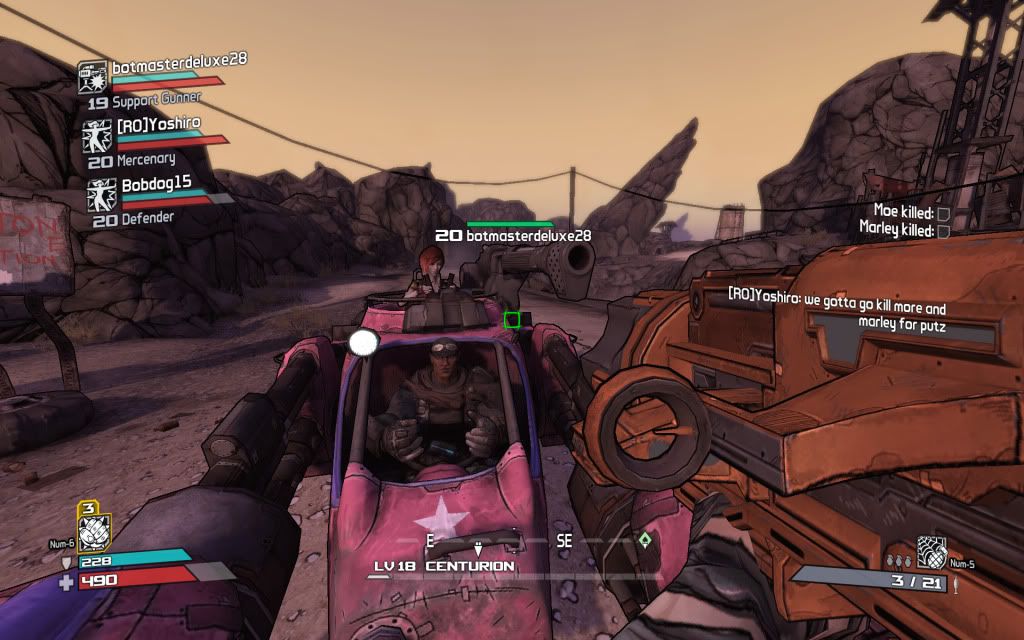The width and height of the screenshot is (1024, 640).
Task: Tick the Moe killed objective checkbox
Action: [x=943, y=213]
